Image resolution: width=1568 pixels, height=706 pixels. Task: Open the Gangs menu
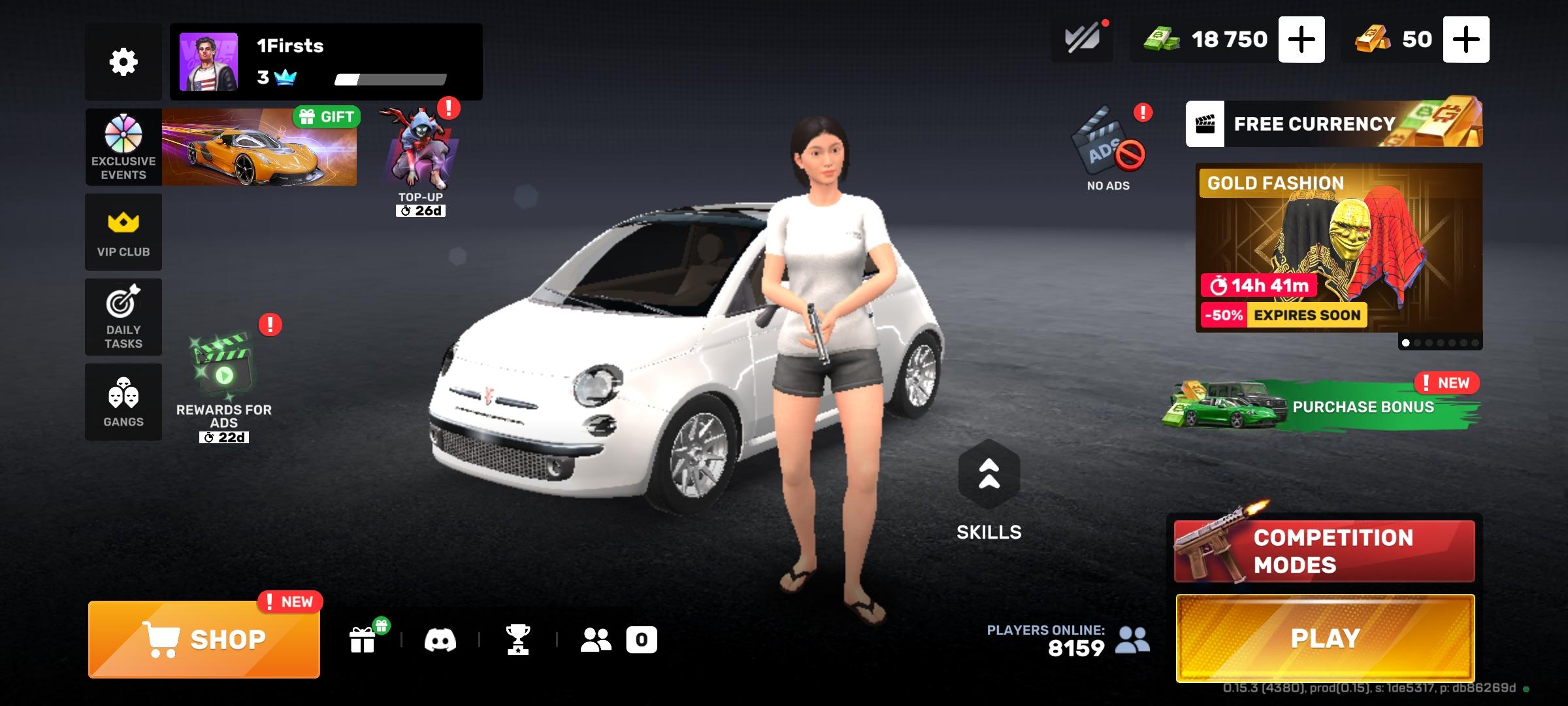click(123, 402)
